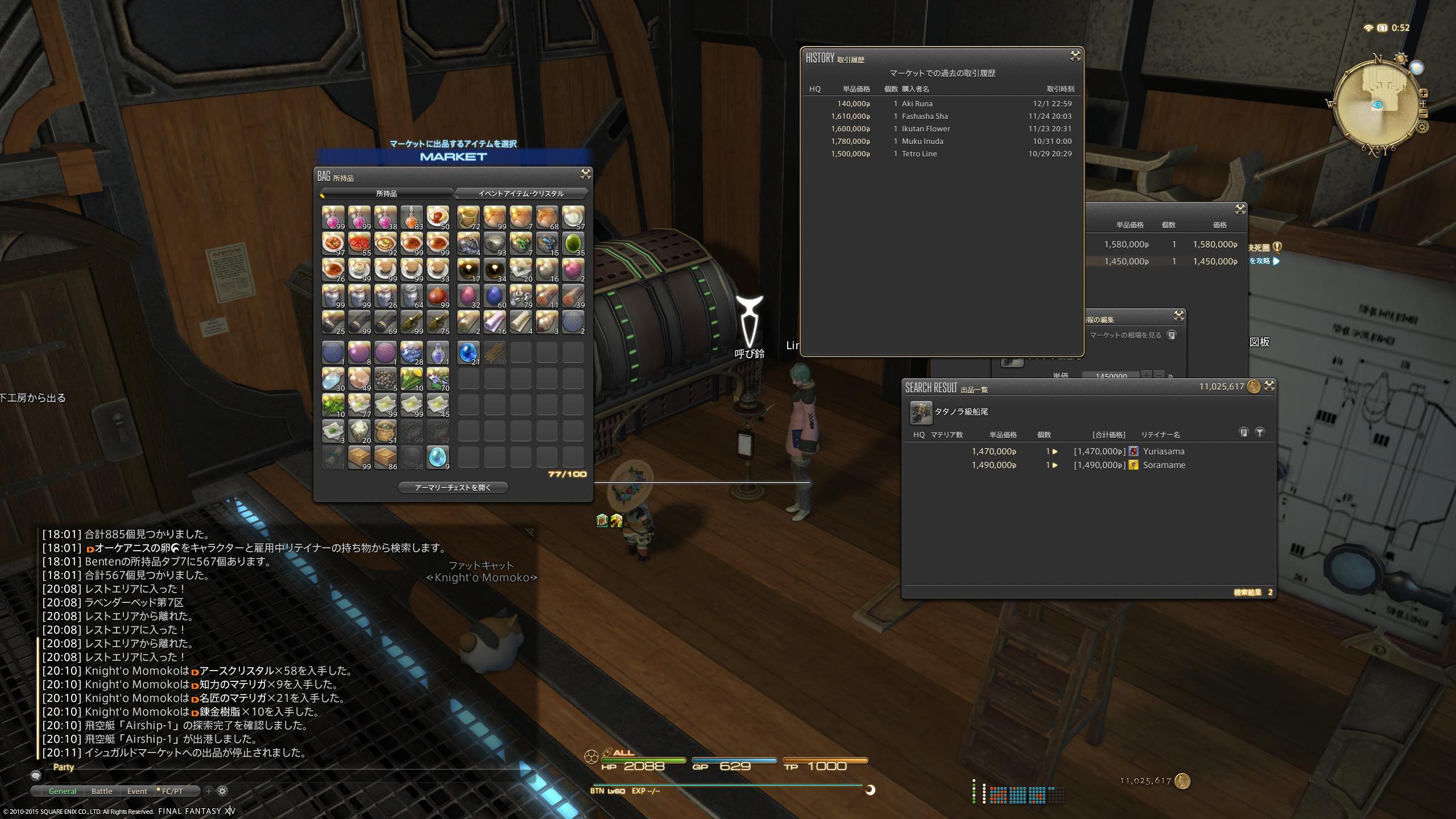Viewport: 1456px width, 819px height.
Task: Switch chat log to the Battle tab
Action: (102, 791)
